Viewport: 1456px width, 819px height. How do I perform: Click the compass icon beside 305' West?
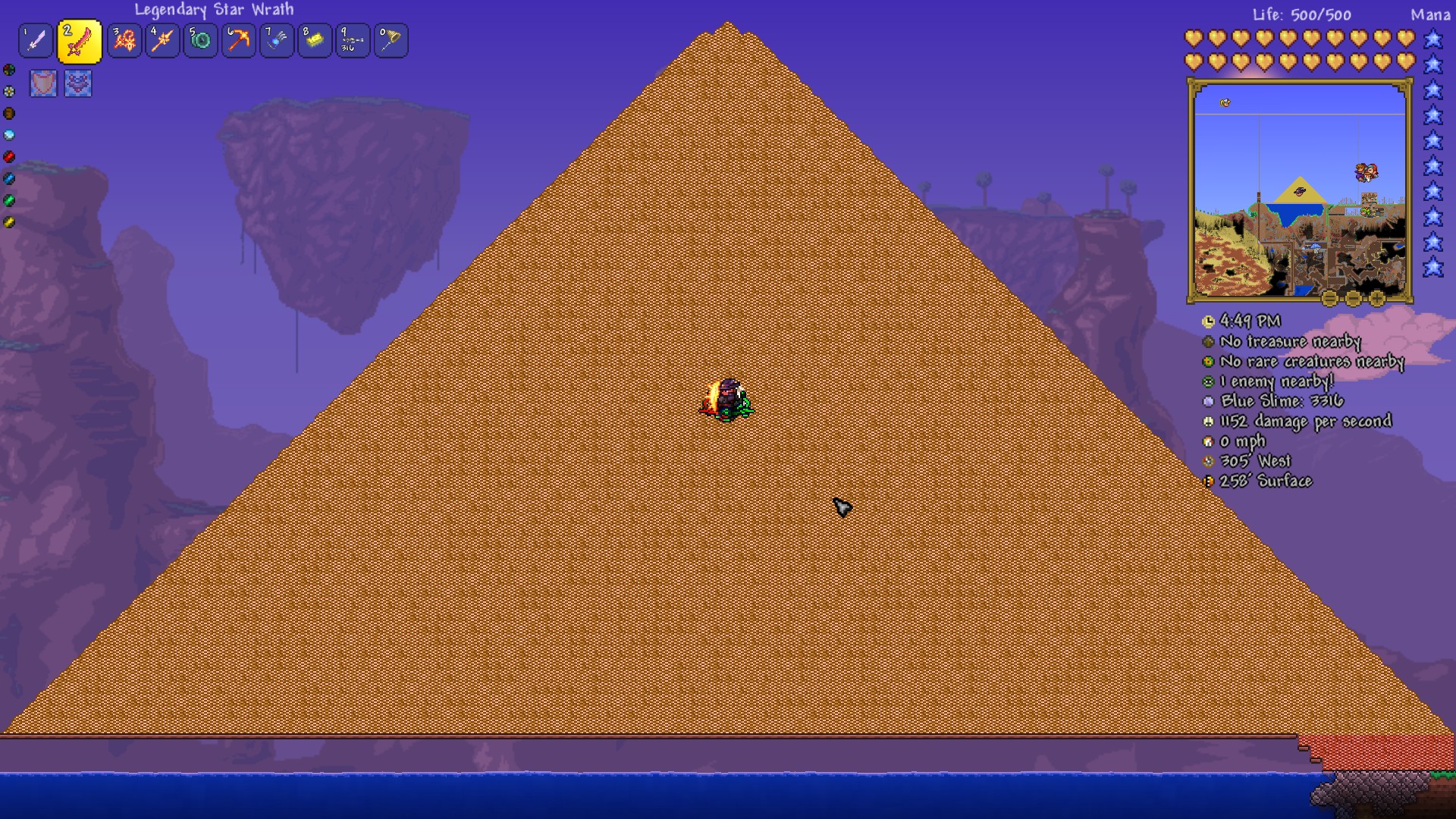click(1210, 461)
